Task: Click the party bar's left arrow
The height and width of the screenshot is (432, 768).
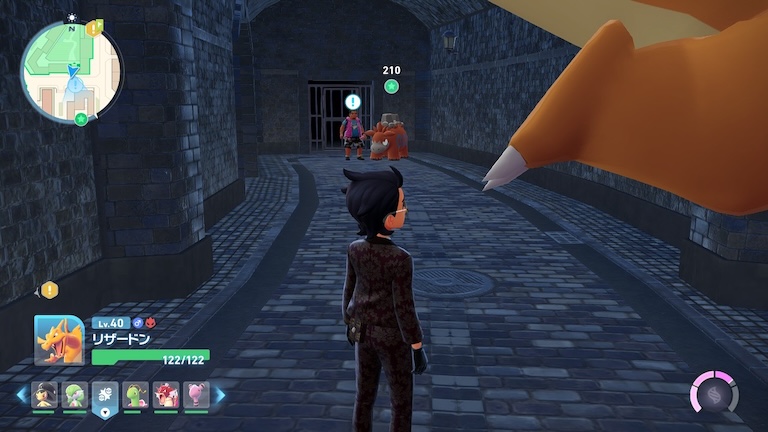Action: (21, 395)
